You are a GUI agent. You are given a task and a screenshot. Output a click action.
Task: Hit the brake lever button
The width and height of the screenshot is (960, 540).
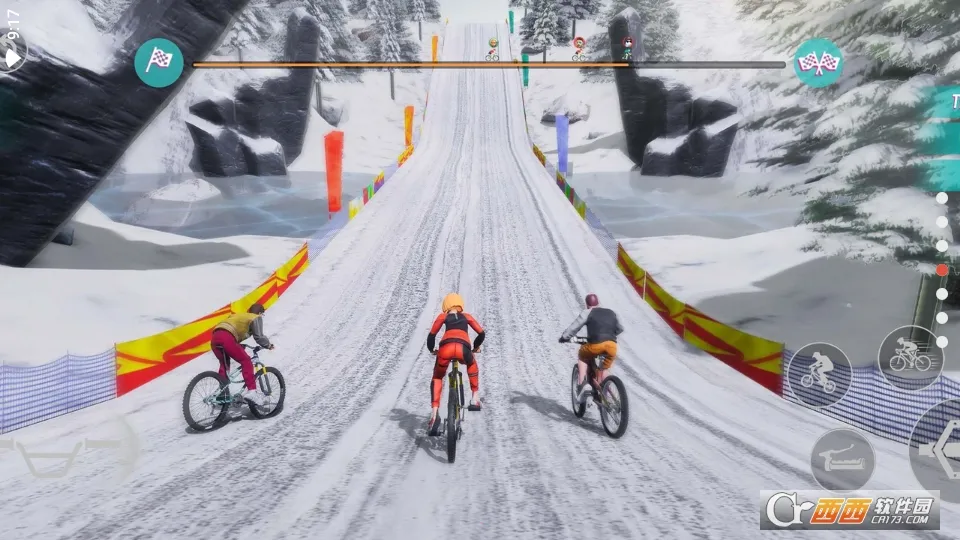click(842, 461)
